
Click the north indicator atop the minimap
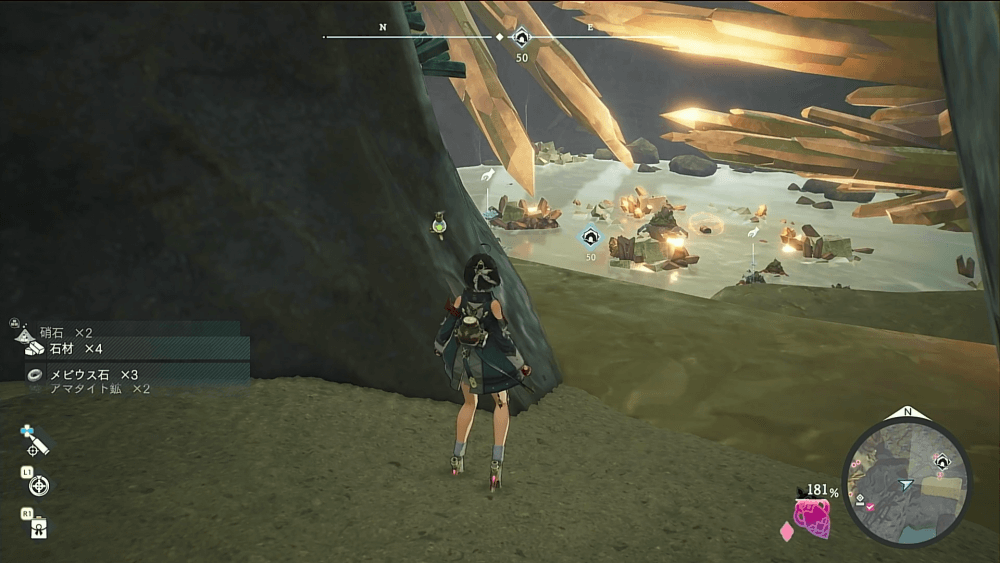pos(907,412)
